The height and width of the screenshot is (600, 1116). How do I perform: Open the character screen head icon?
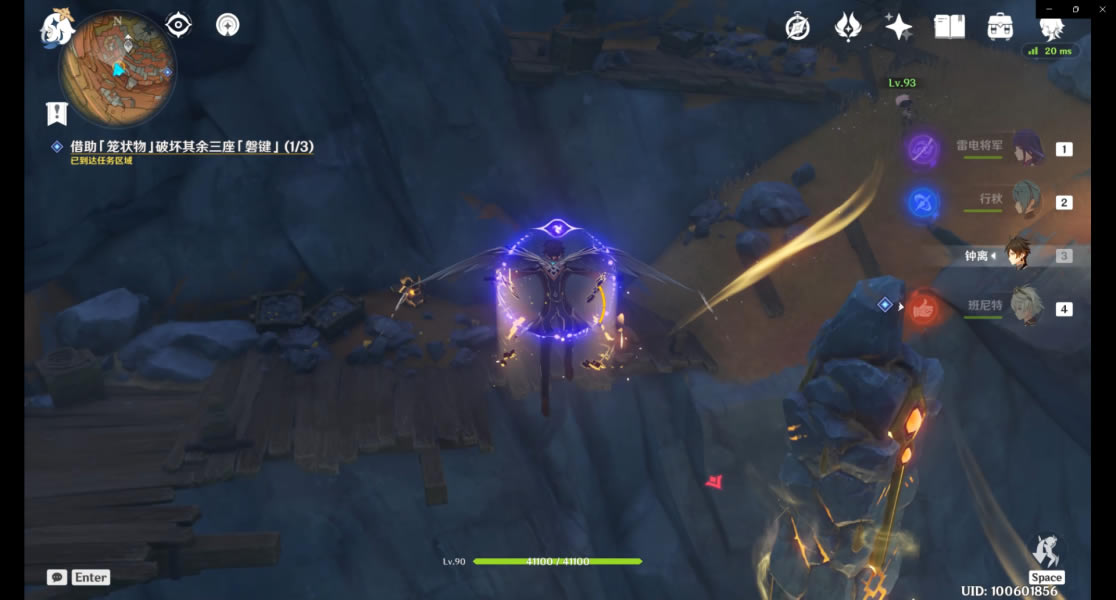tap(1051, 27)
